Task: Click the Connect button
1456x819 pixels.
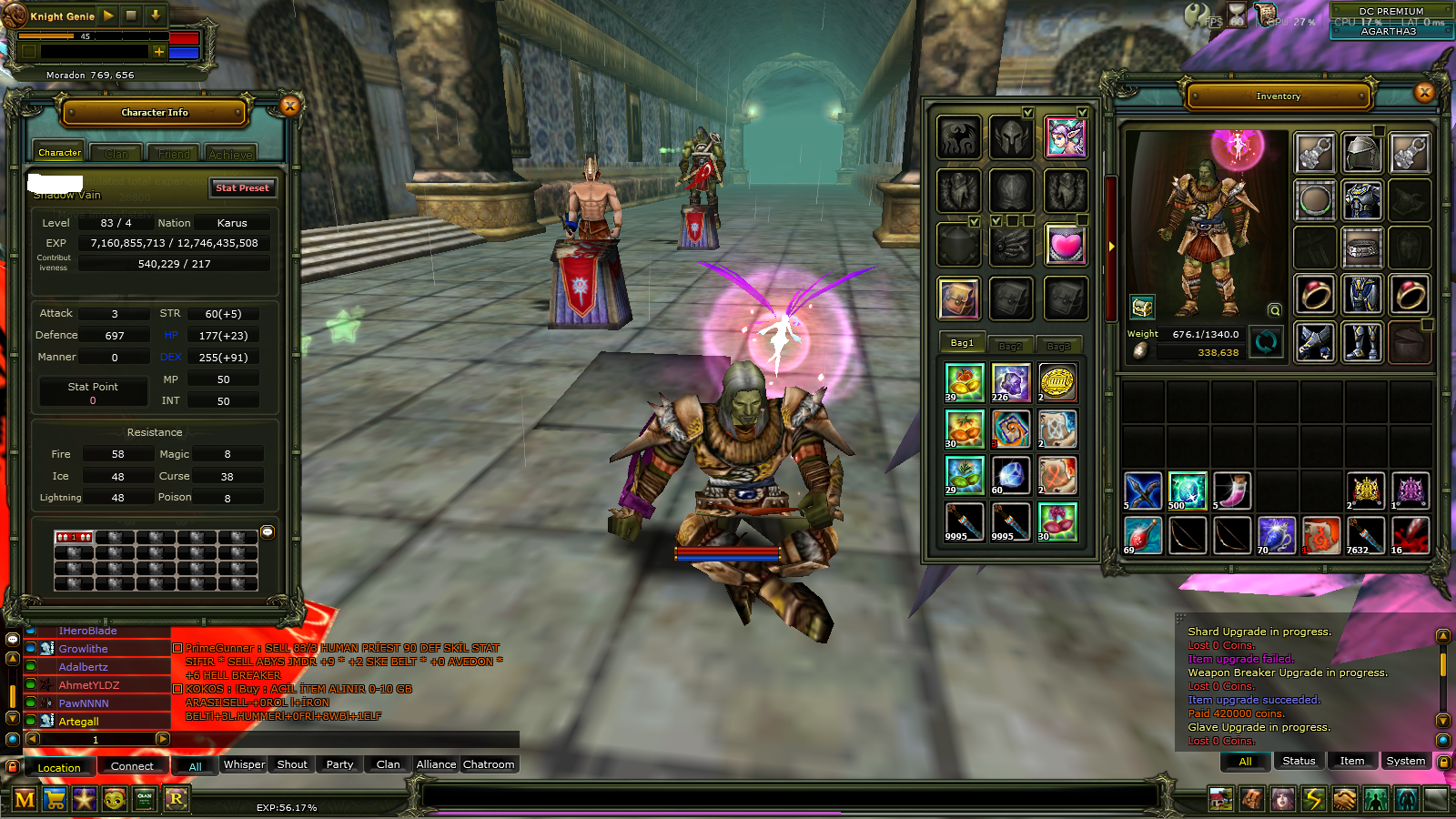Action: coord(132,766)
